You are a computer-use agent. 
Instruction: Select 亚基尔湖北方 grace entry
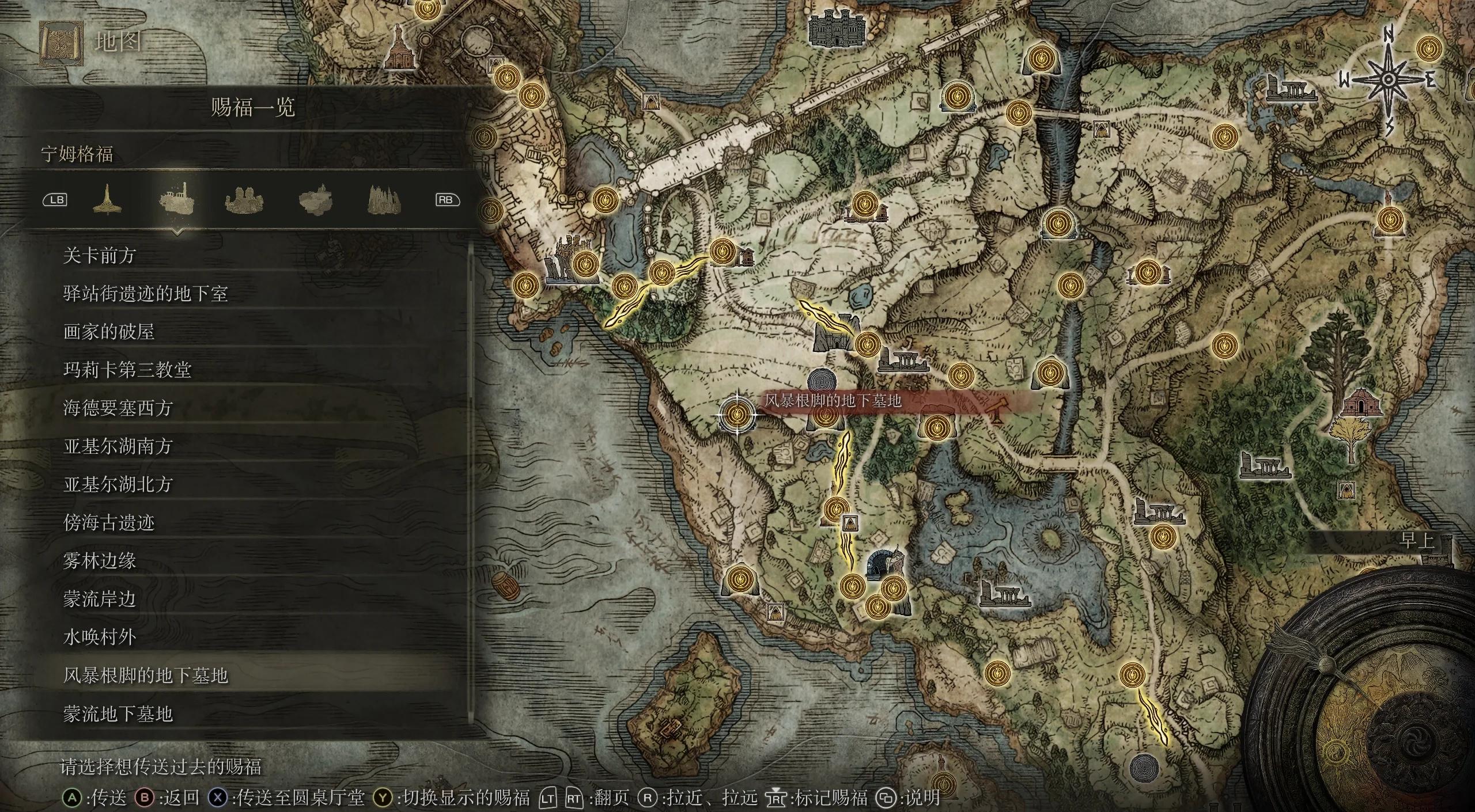tap(118, 484)
